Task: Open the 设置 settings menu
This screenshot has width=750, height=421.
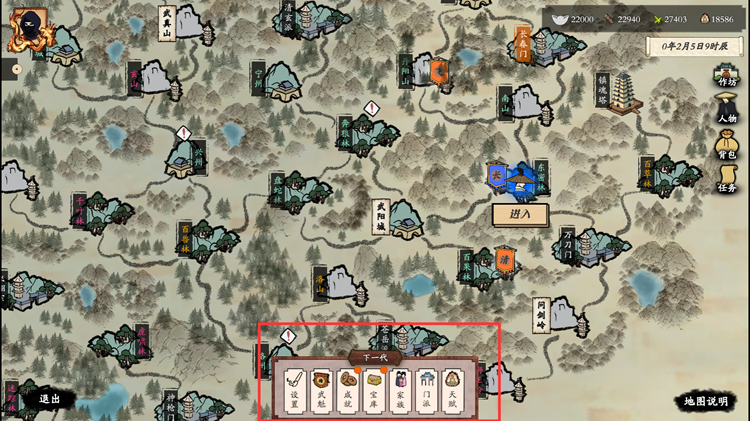Action: [295, 392]
